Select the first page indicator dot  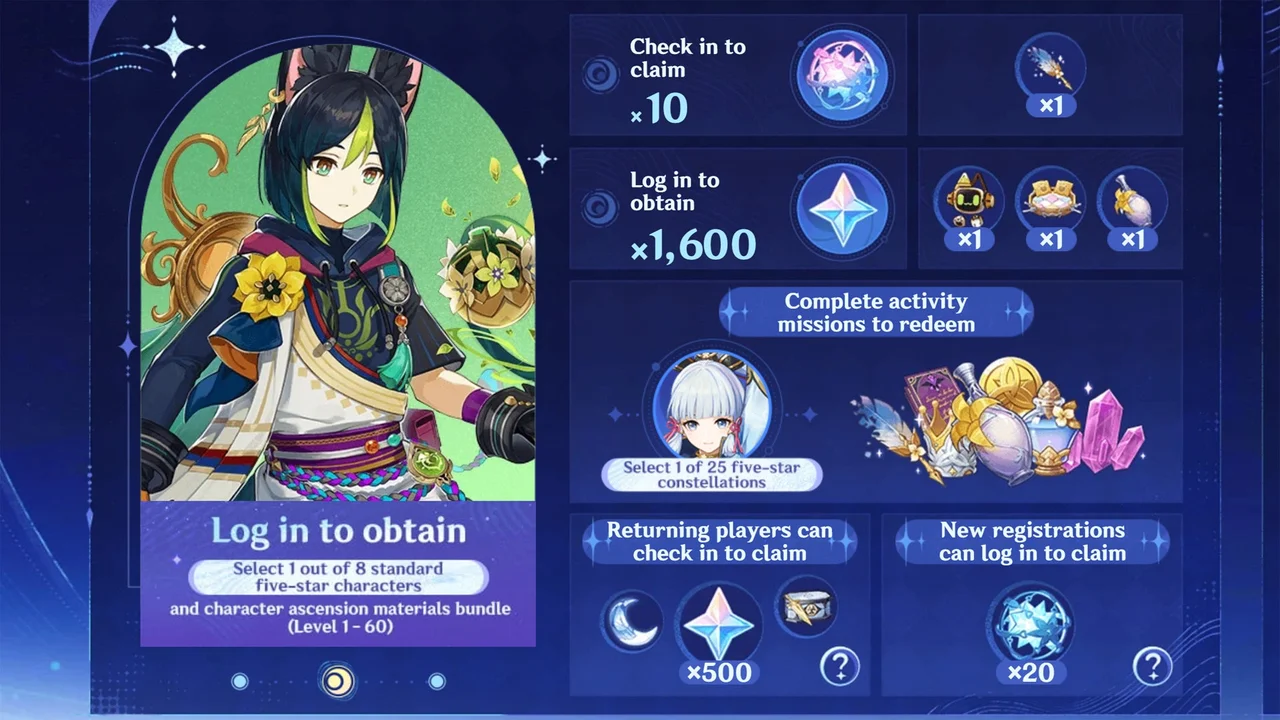(x=240, y=680)
